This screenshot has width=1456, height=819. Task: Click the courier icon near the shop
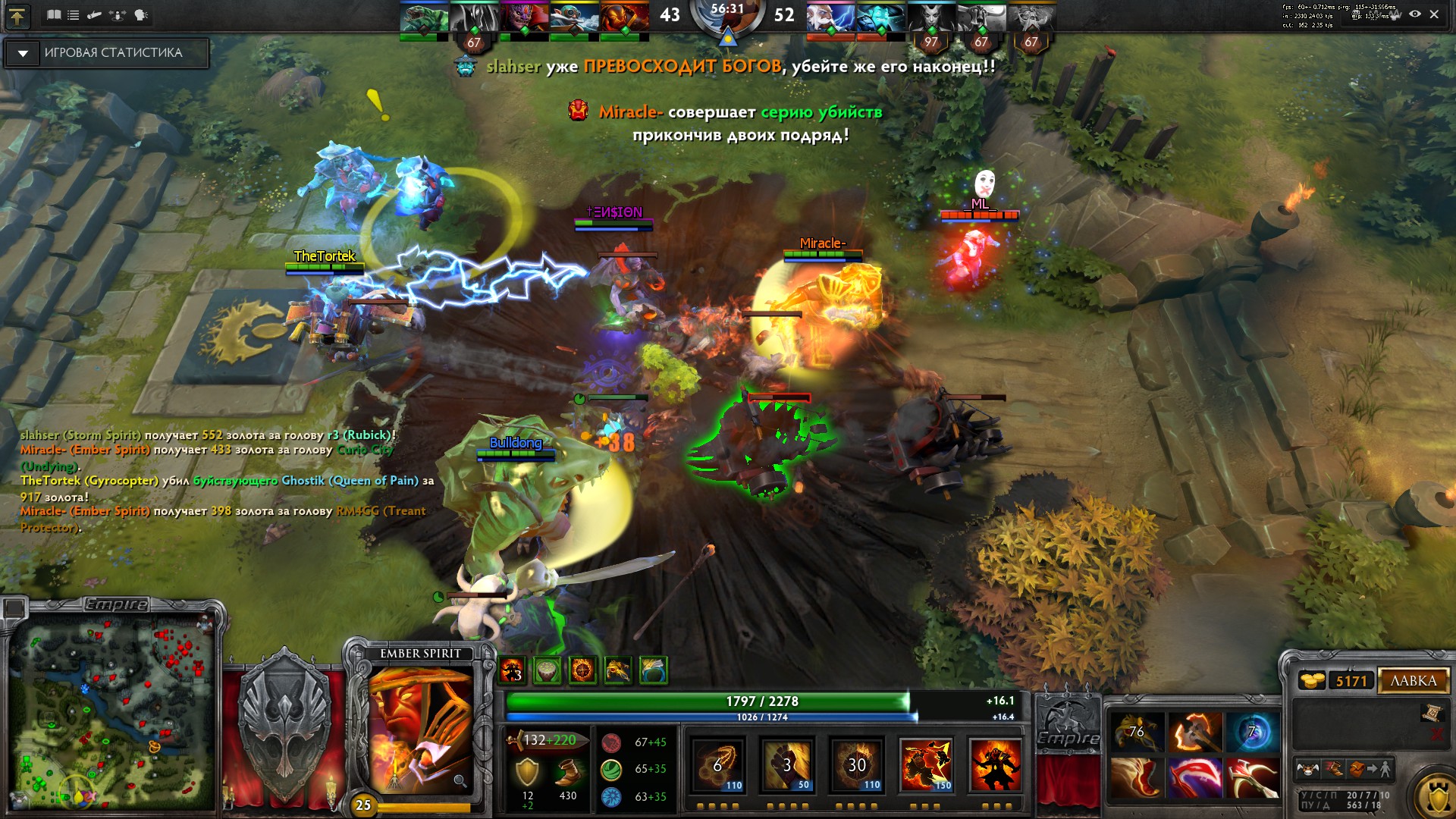coord(1307,770)
